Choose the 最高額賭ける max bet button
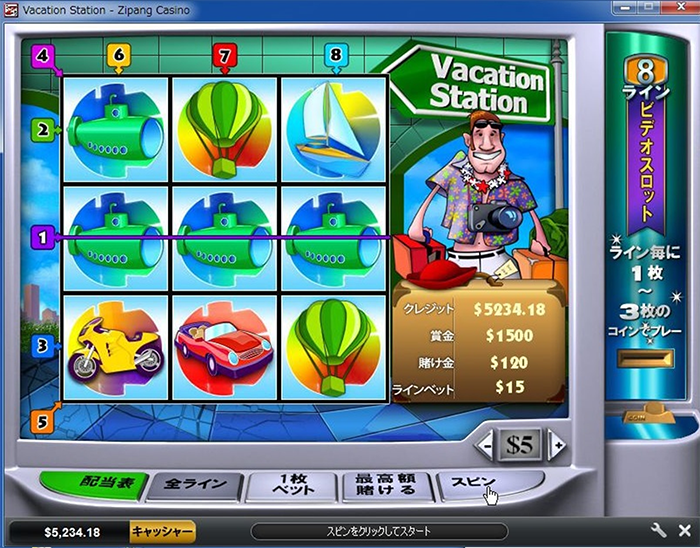Screen dimensions: 700x548 click(386, 487)
